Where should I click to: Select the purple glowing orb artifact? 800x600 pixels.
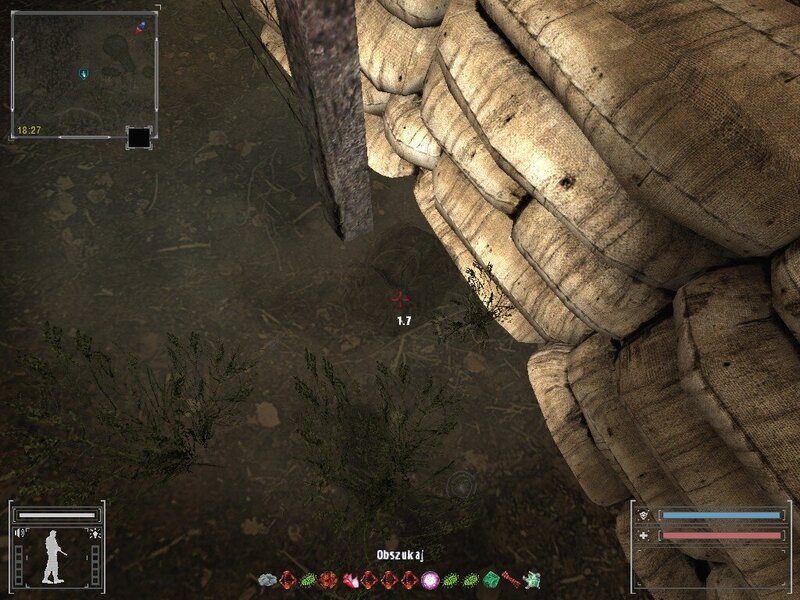tap(431, 579)
